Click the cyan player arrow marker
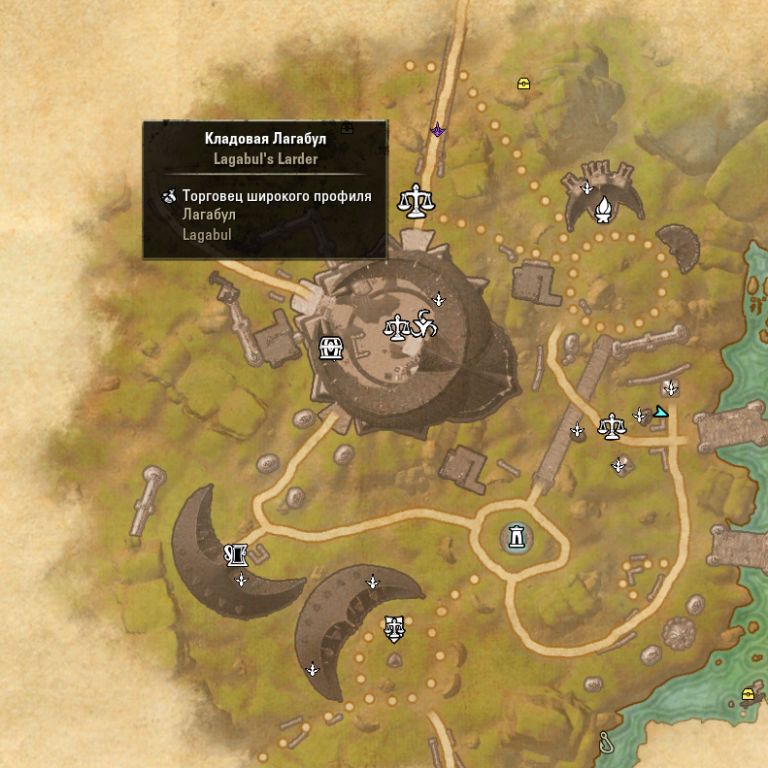Image resolution: width=768 pixels, height=768 pixels. pyautogui.click(x=660, y=411)
